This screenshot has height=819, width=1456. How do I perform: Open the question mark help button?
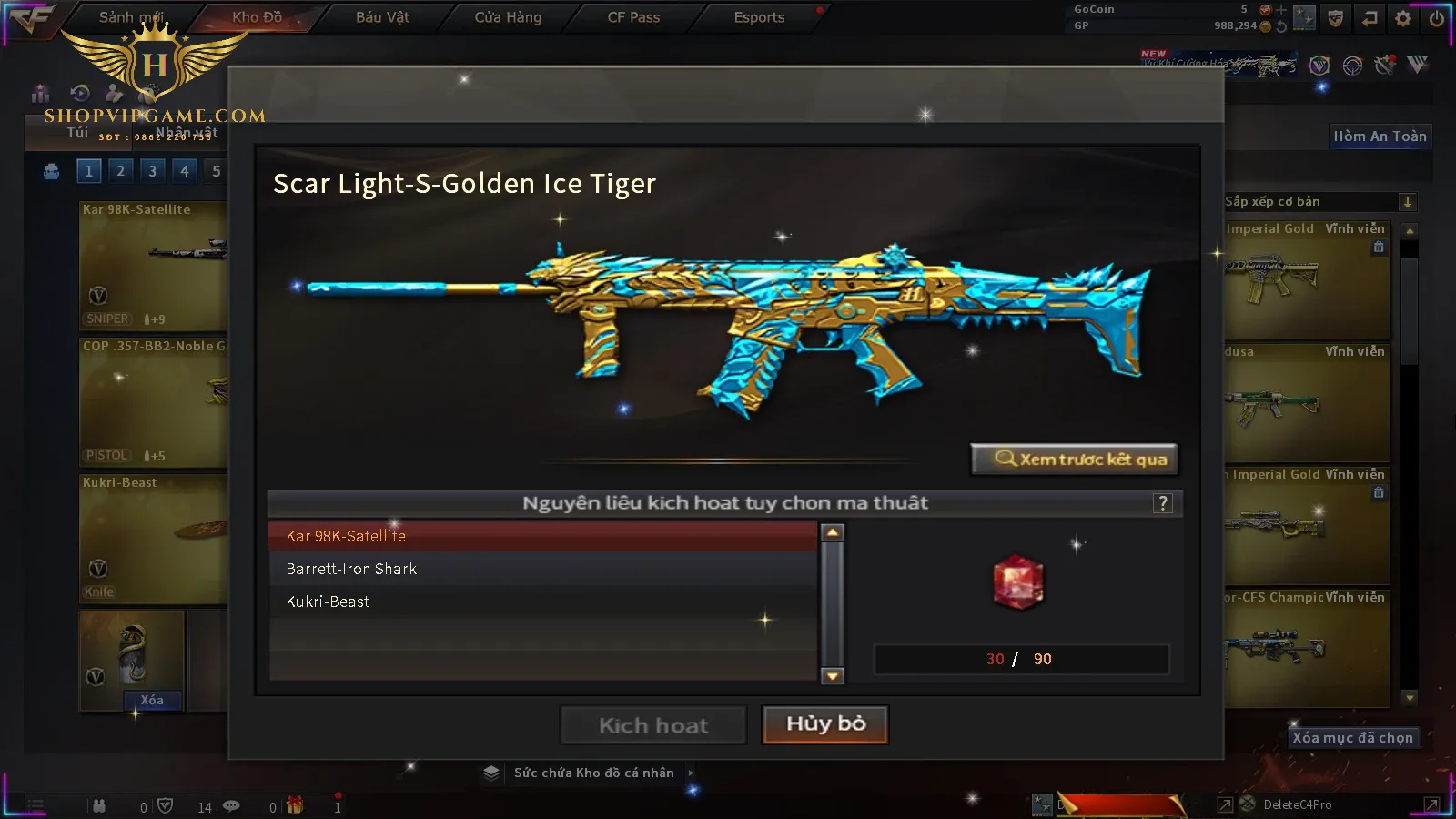pyautogui.click(x=1162, y=503)
